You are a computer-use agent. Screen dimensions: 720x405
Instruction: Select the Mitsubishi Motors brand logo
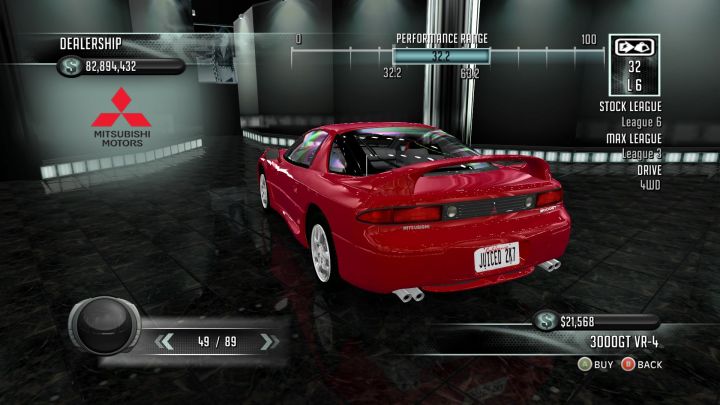pyautogui.click(x=118, y=117)
